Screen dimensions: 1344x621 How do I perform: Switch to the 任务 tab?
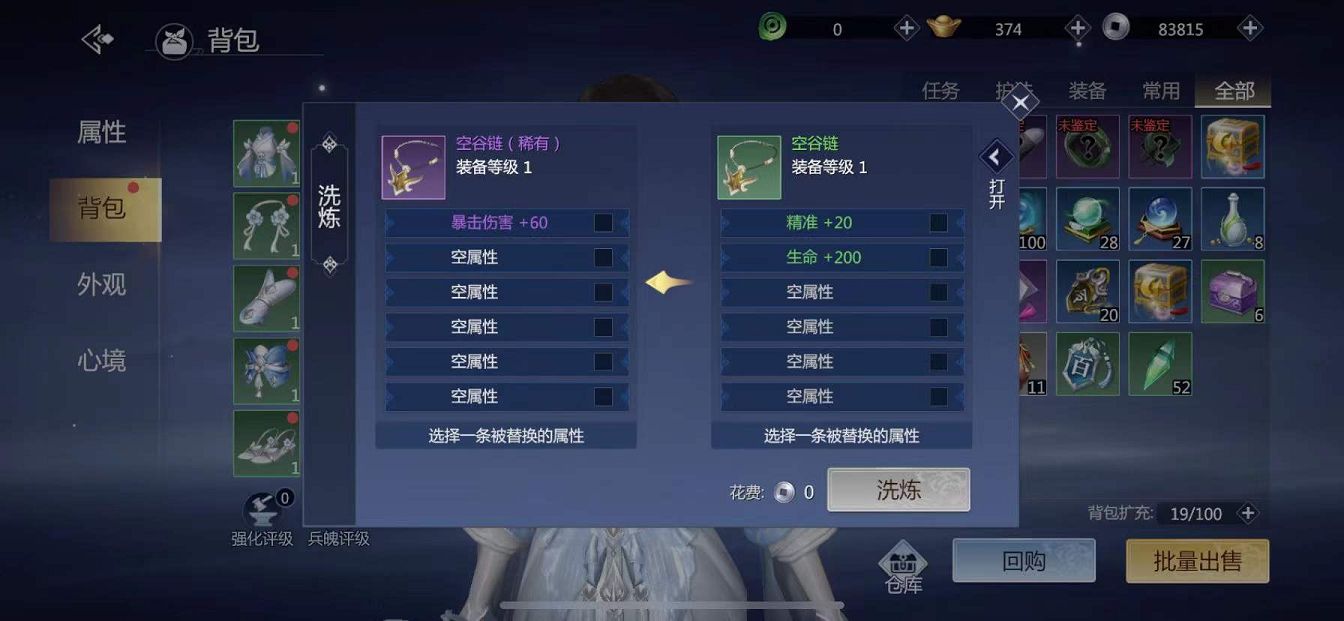tap(940, 91)
